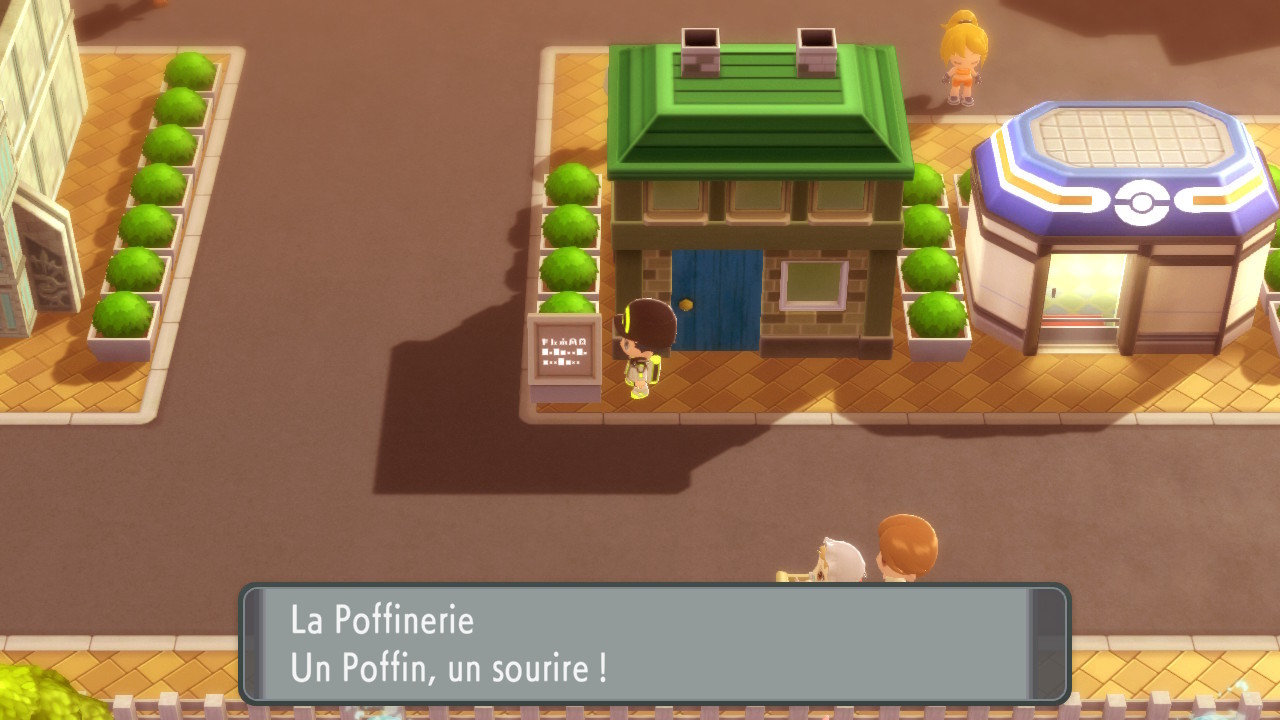Select the brown-haired NPC at the bottom
The image size is (1280, 720).
(x=905, y=550)
